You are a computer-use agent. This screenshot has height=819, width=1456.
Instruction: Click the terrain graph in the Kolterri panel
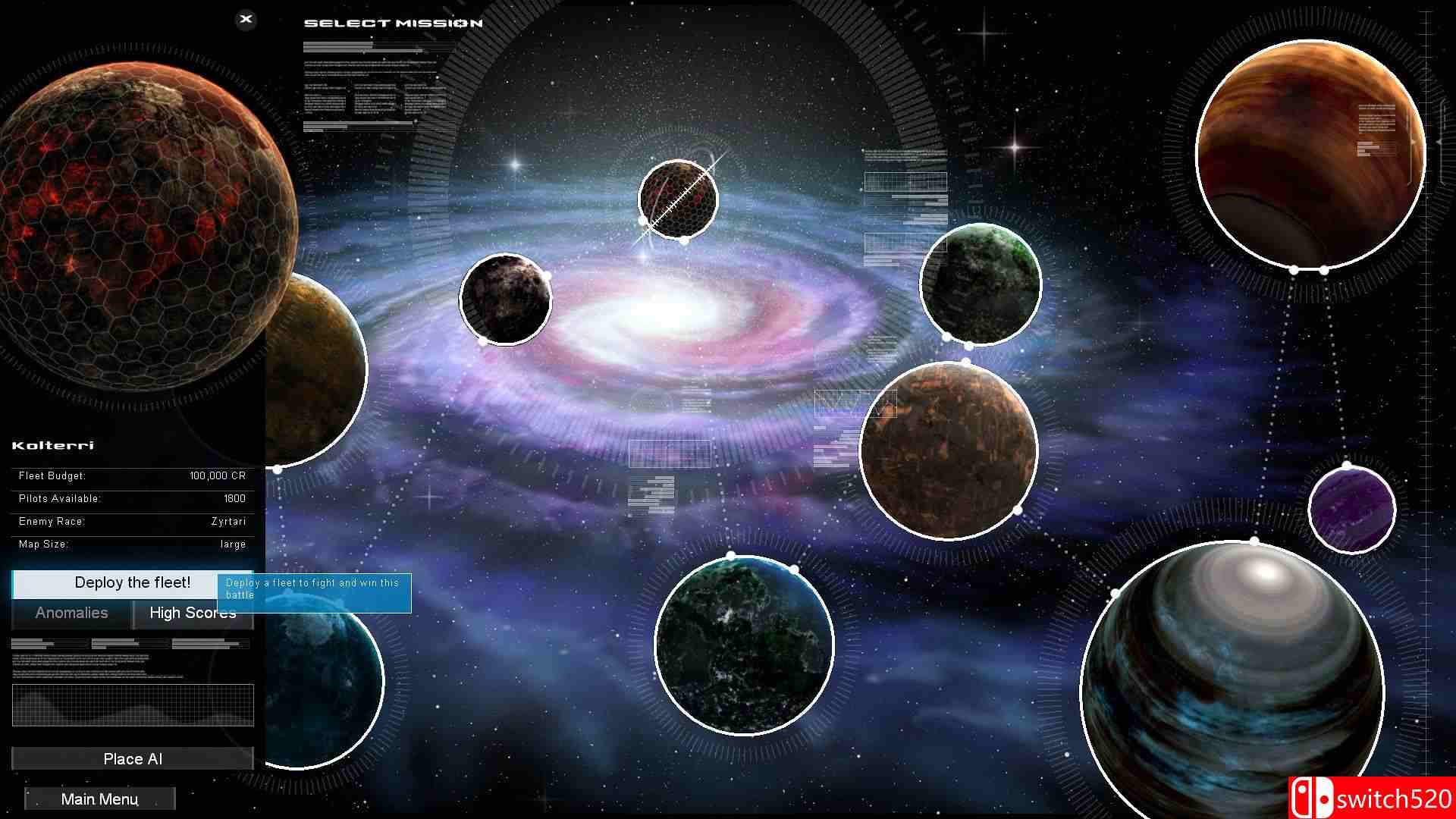[133, 705]
